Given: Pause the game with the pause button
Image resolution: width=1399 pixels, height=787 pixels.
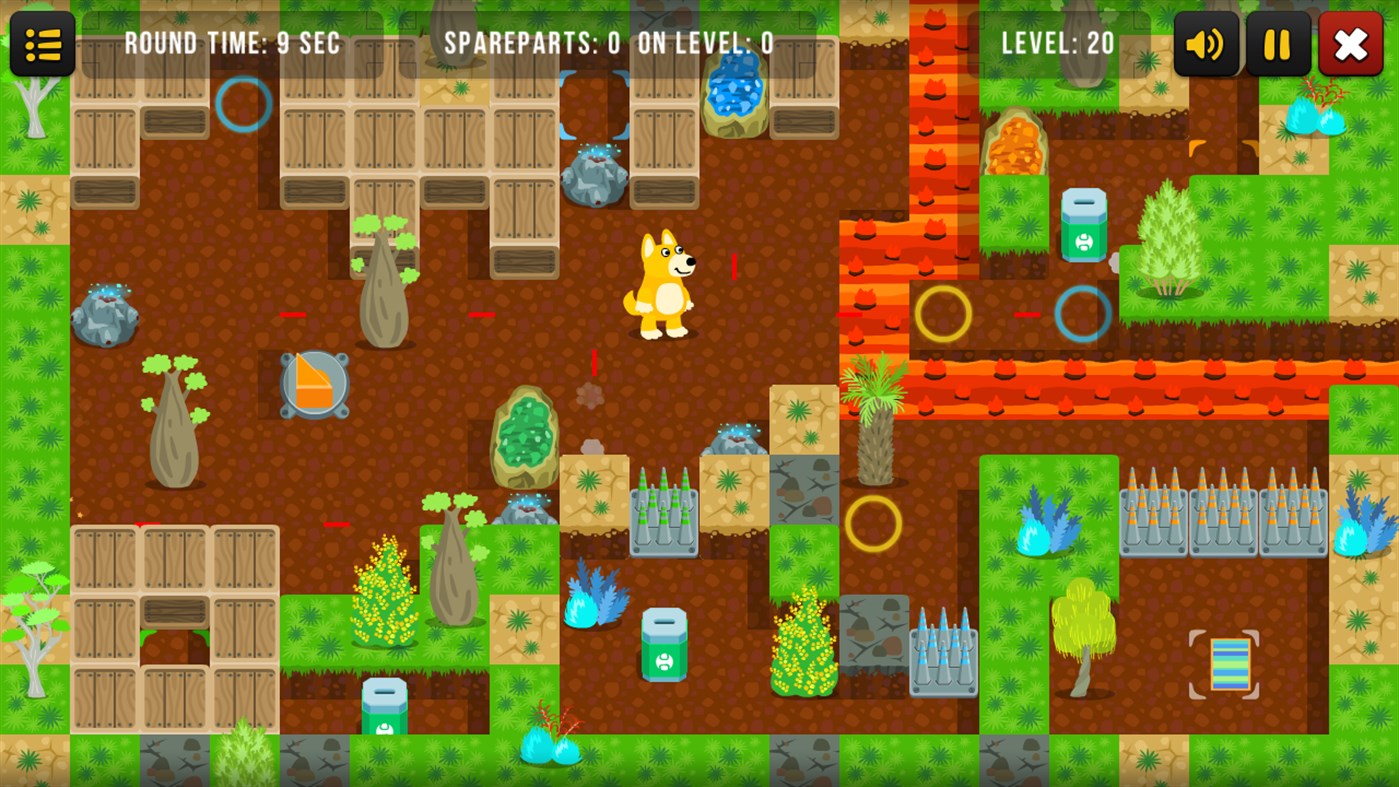Looking at the screenshot, I should pos(1277,43).
